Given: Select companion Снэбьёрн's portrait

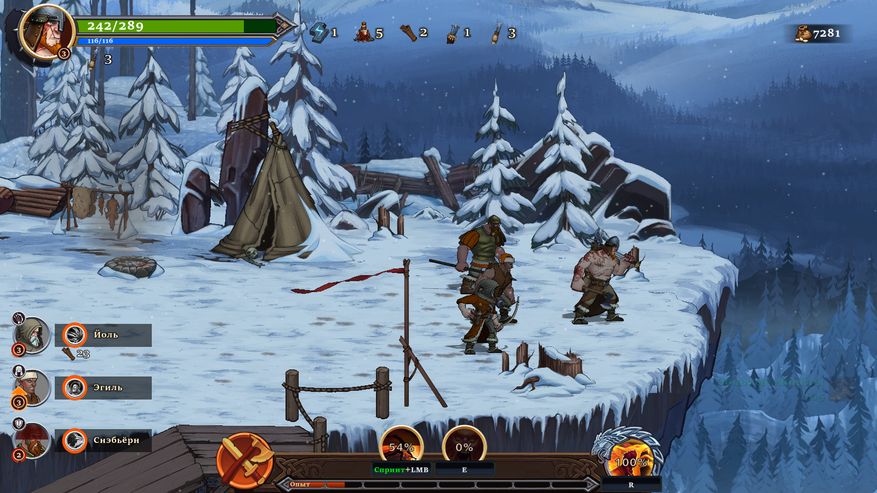Looking at the screenshot, I should 32,440.
